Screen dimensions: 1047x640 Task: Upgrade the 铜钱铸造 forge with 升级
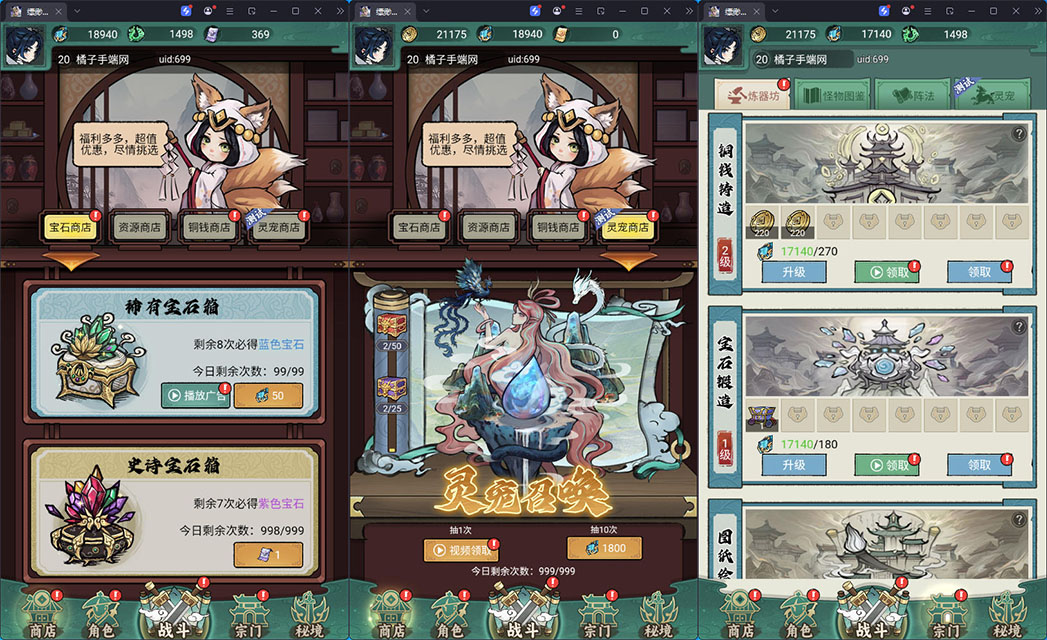(x=793, y=271)
